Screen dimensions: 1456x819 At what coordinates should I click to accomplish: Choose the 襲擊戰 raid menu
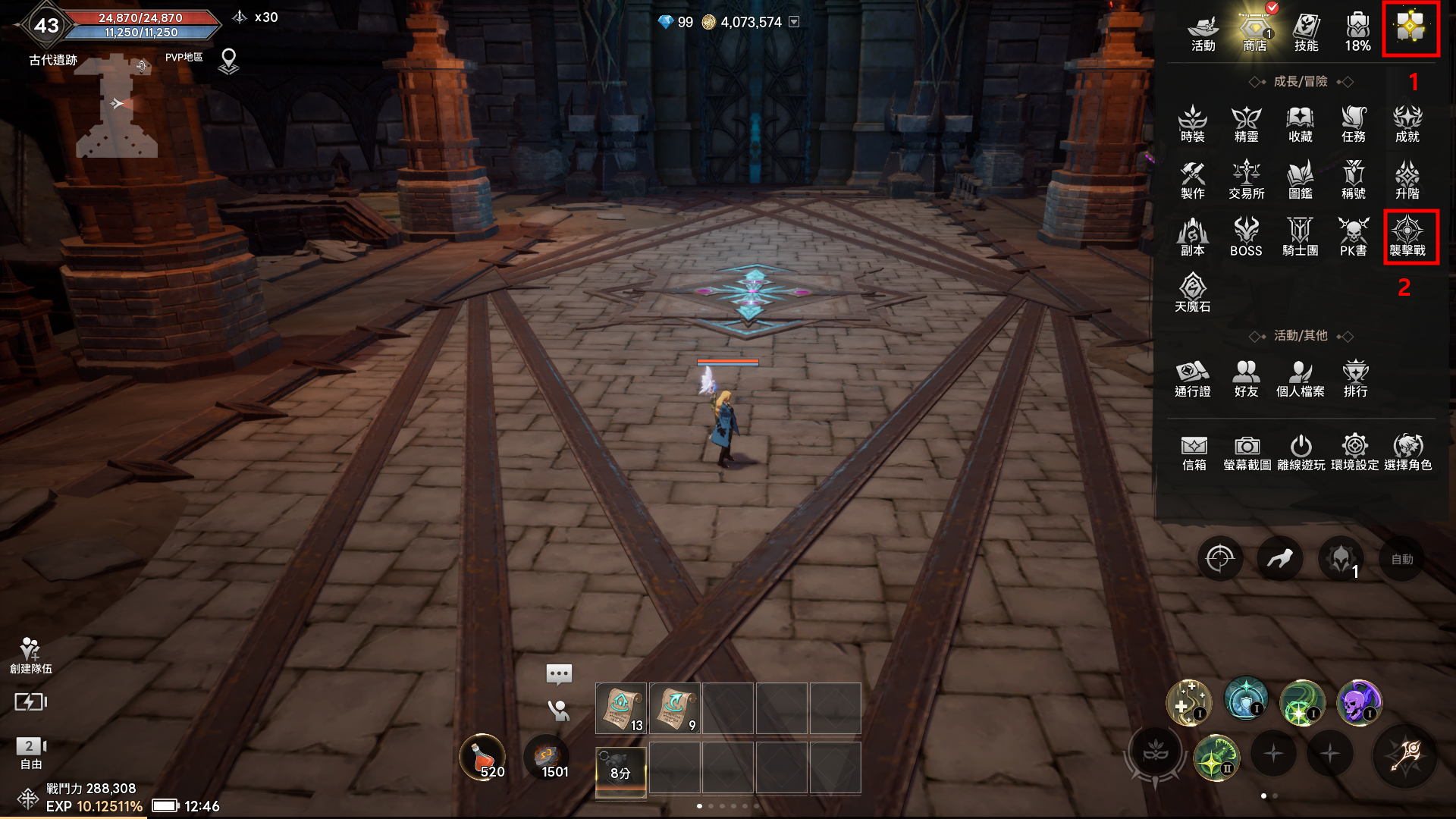pyautogui.click(x=1407, y=237)
